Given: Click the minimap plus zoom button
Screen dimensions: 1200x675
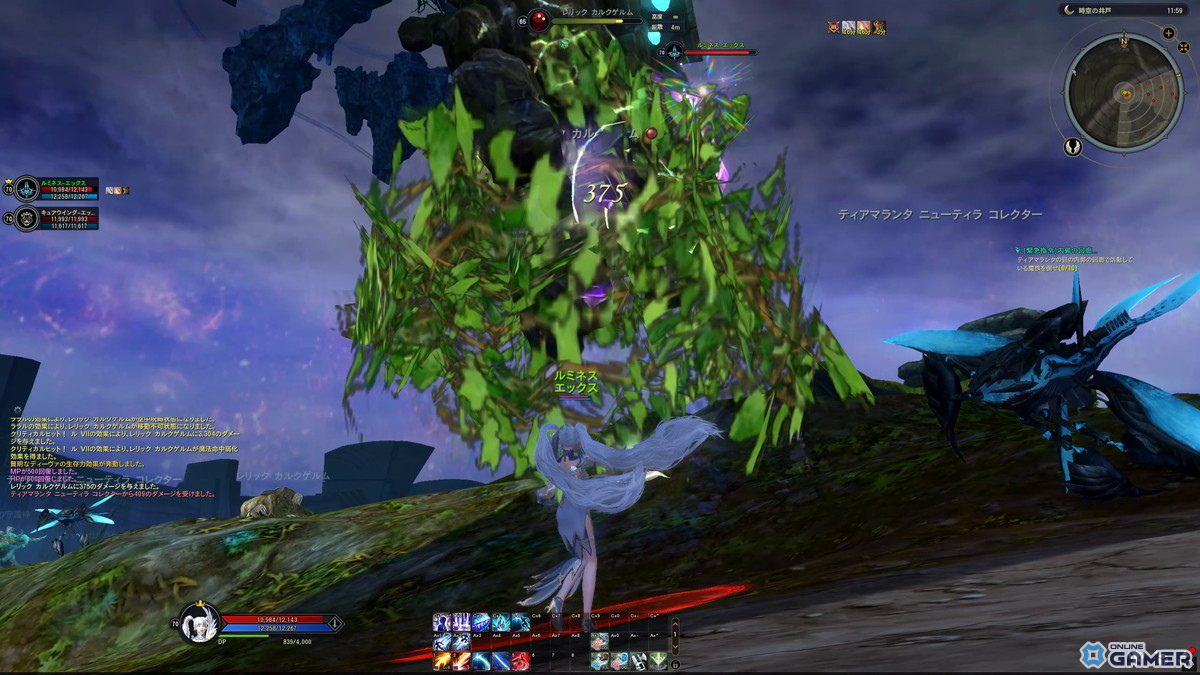Looking at the screenshot, I should click(1168, 33).
